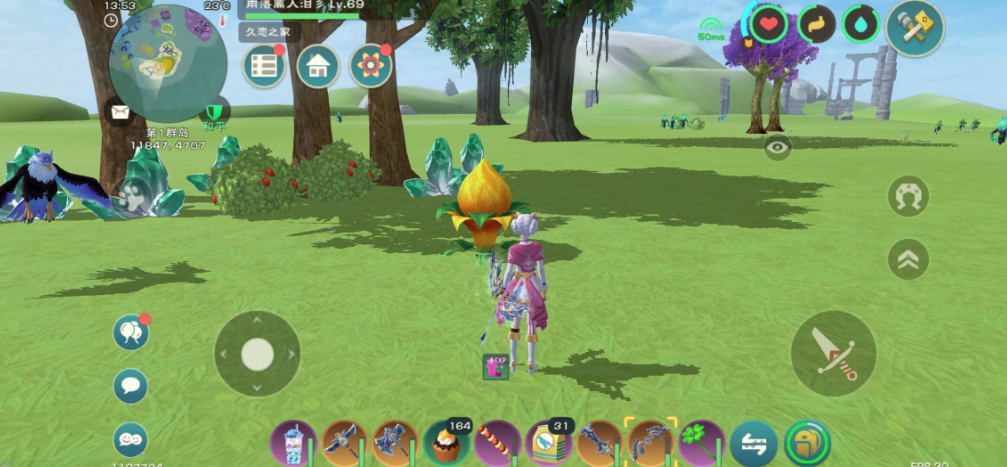Open the list menu button
The height and width of the screenshot is (467, 1007).
coord(265,67)
